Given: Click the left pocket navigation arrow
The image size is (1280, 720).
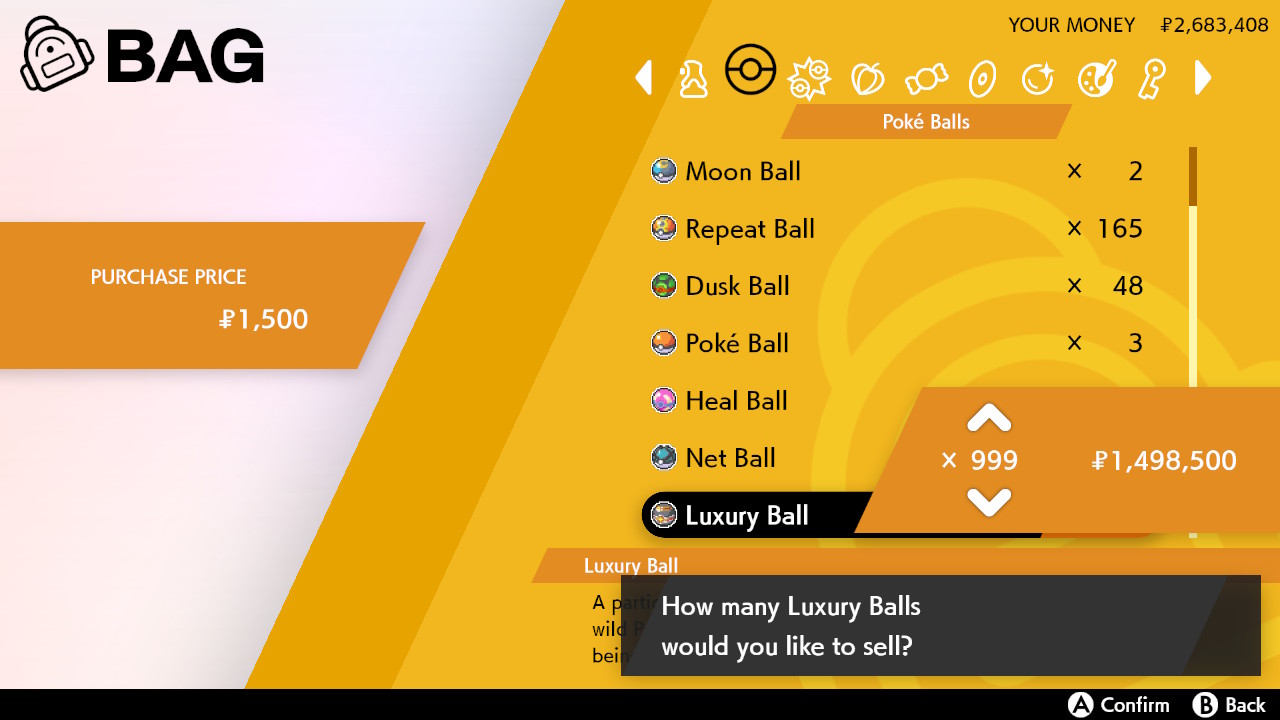Looking at the screenshot, I should coord(643,78).
